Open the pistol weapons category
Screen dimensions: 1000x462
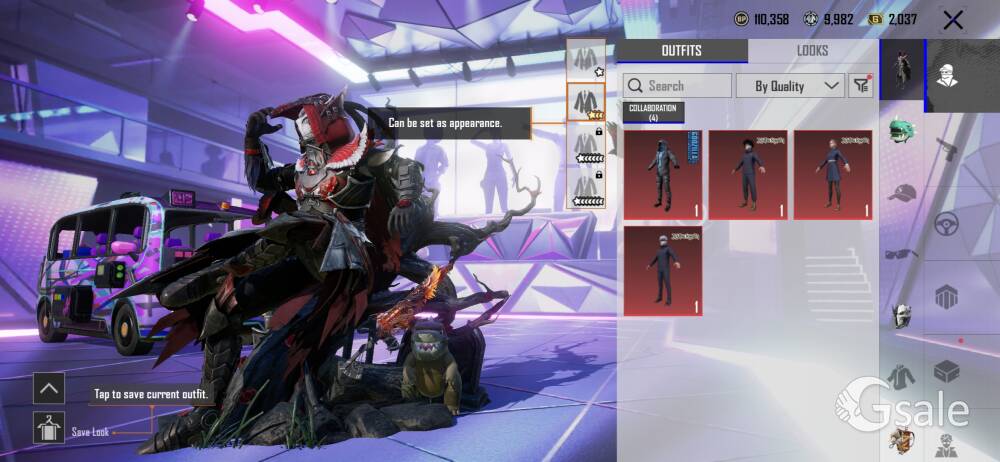click(x=946, y=149)
